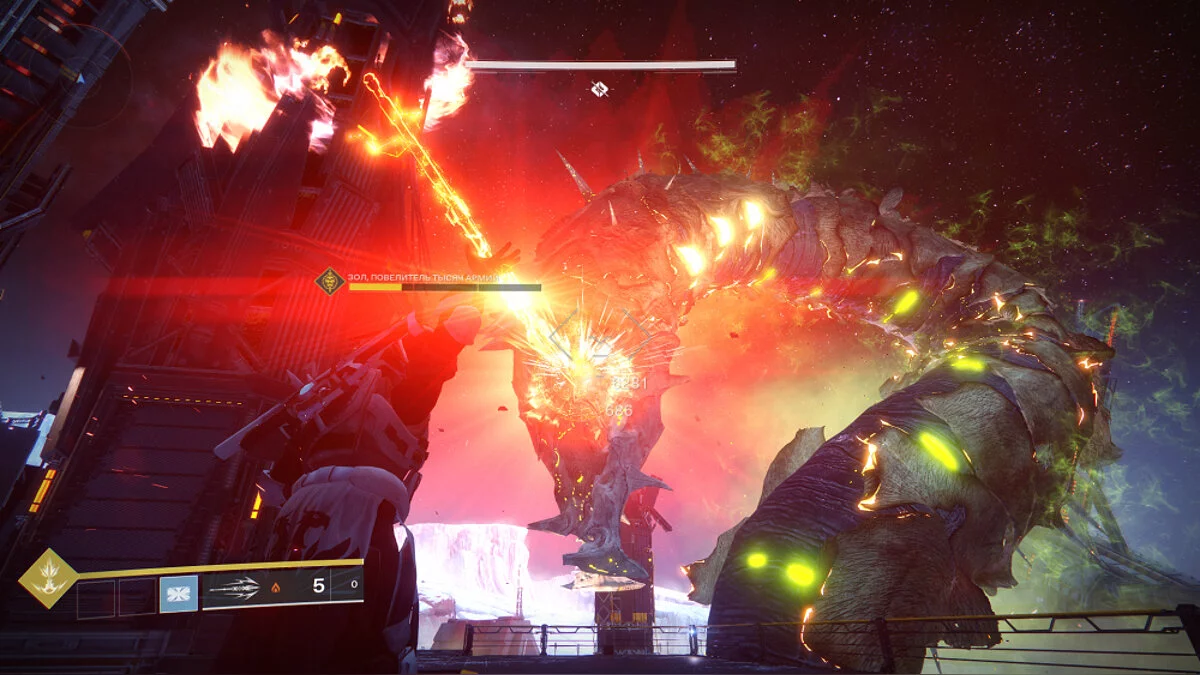Click the boss emblem beside Зол's name

(x=330, y=281)
